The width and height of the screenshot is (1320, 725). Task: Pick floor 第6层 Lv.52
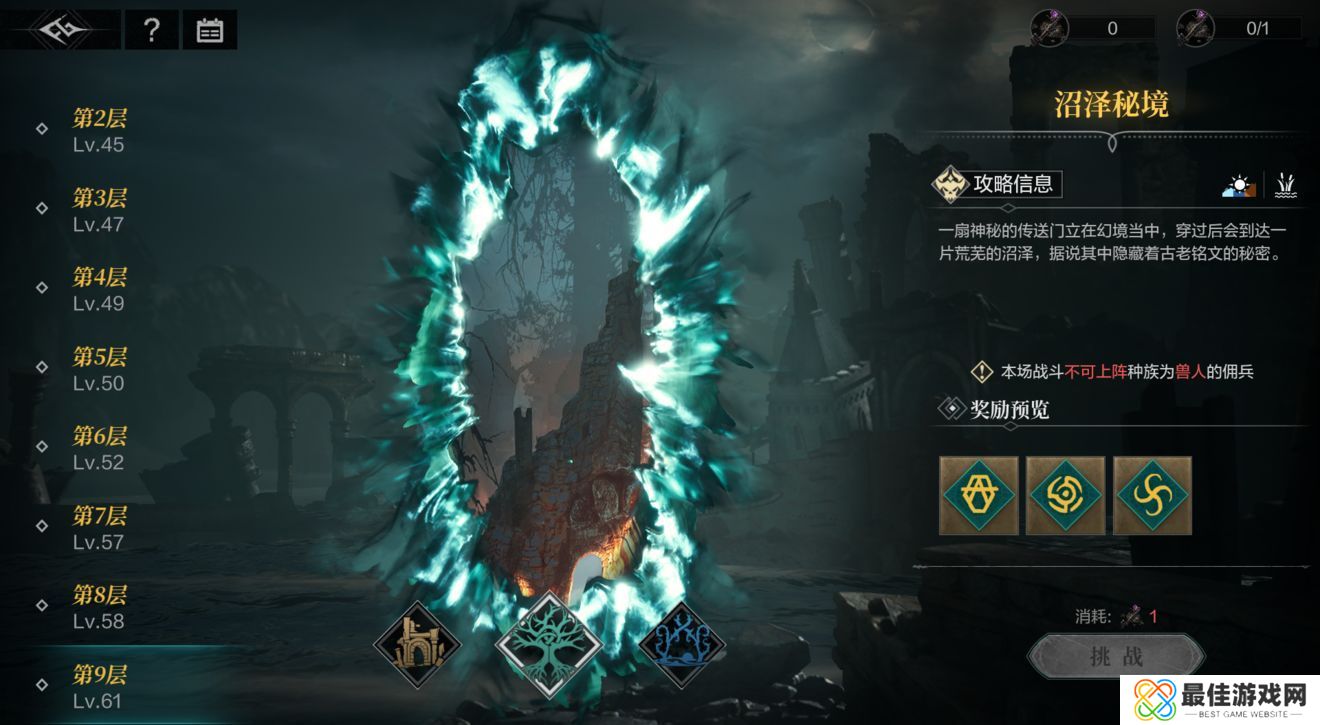tap(99, 448)
